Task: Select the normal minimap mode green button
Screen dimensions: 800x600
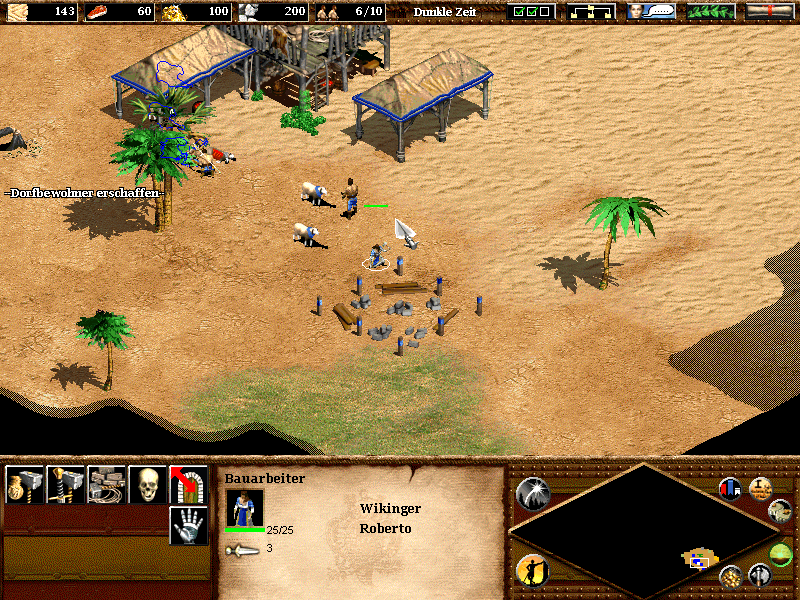Action: pyautogui.click(x=782, y=553)
